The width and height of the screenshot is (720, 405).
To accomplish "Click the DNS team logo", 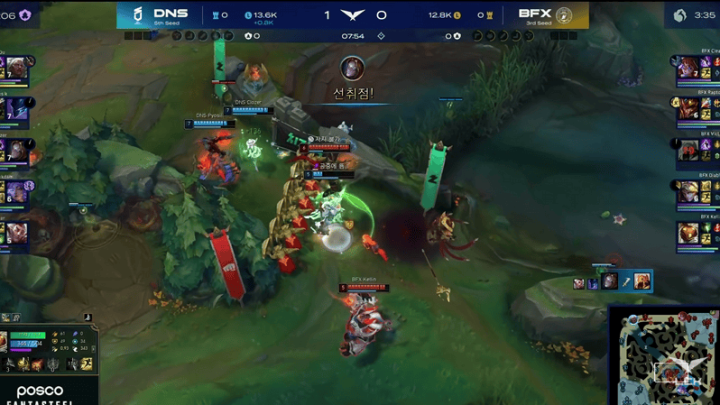I will 137,15.
